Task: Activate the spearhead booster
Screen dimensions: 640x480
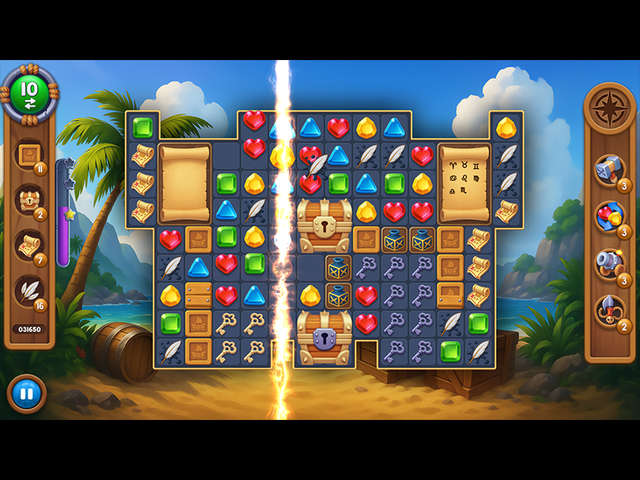Action: point(608,309)
